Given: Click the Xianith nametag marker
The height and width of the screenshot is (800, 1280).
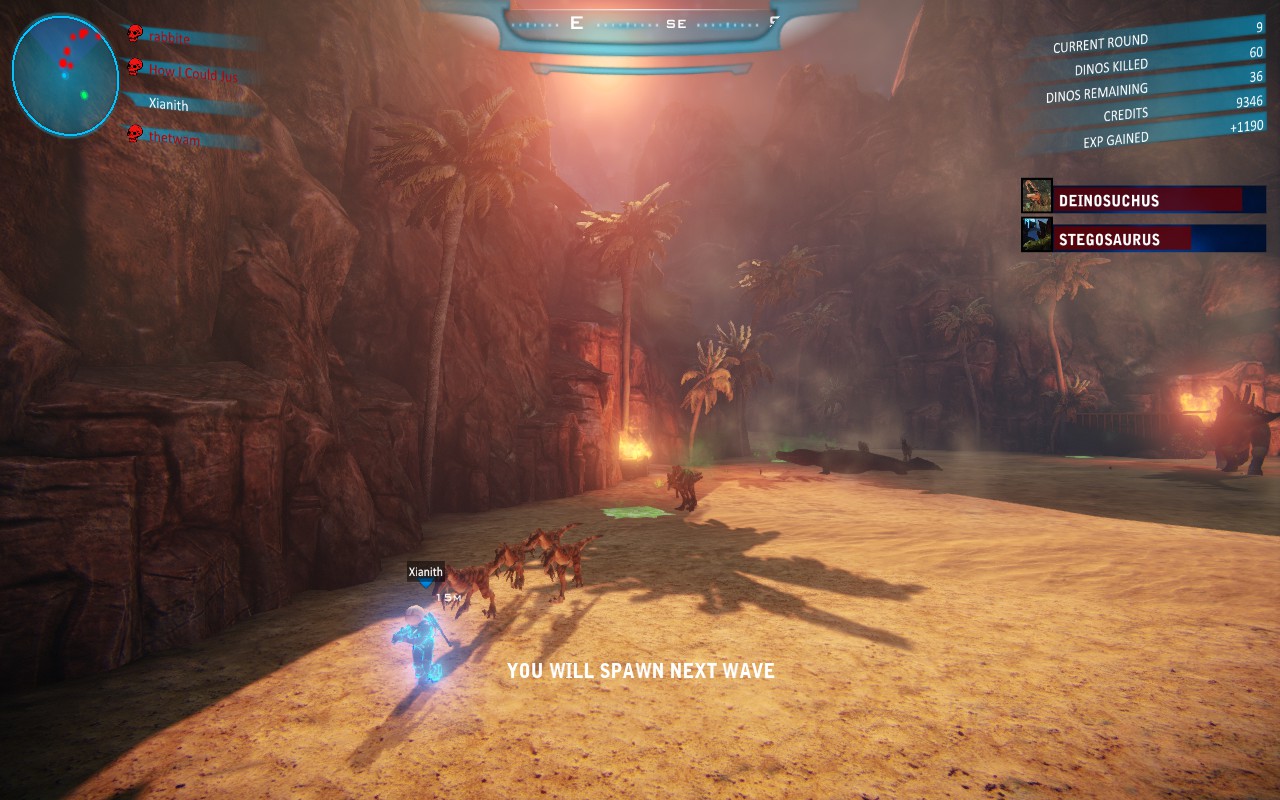Looking at the screenshot, I should (x=426, y=572).
